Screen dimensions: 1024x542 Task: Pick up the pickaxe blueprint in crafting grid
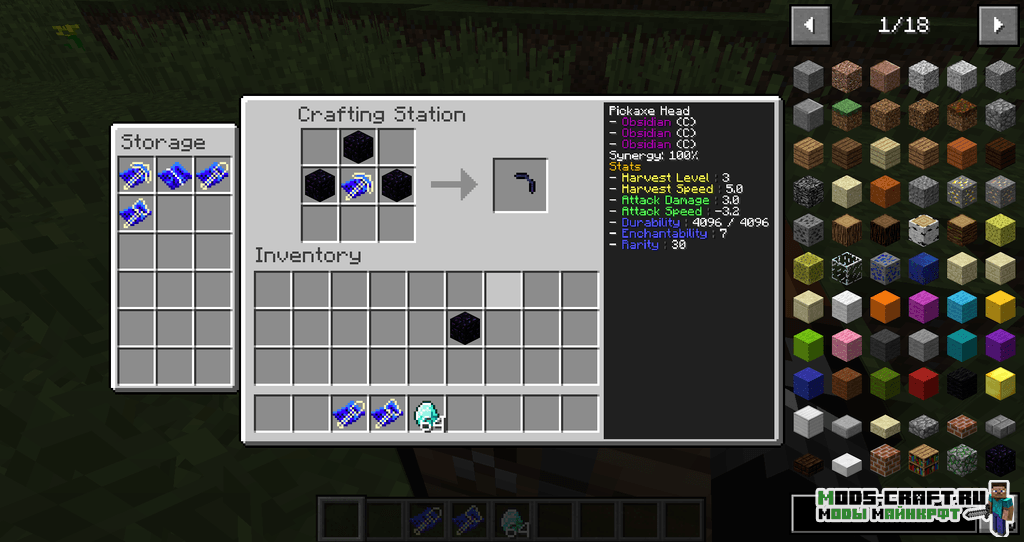358,185
